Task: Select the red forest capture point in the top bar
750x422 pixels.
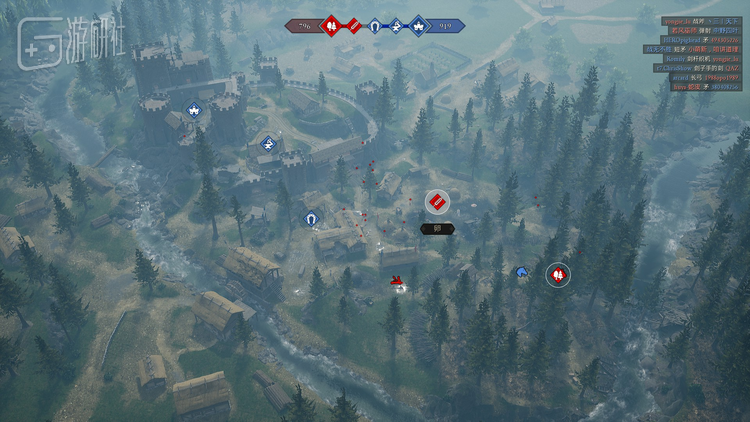Action: tap(332, 25)
